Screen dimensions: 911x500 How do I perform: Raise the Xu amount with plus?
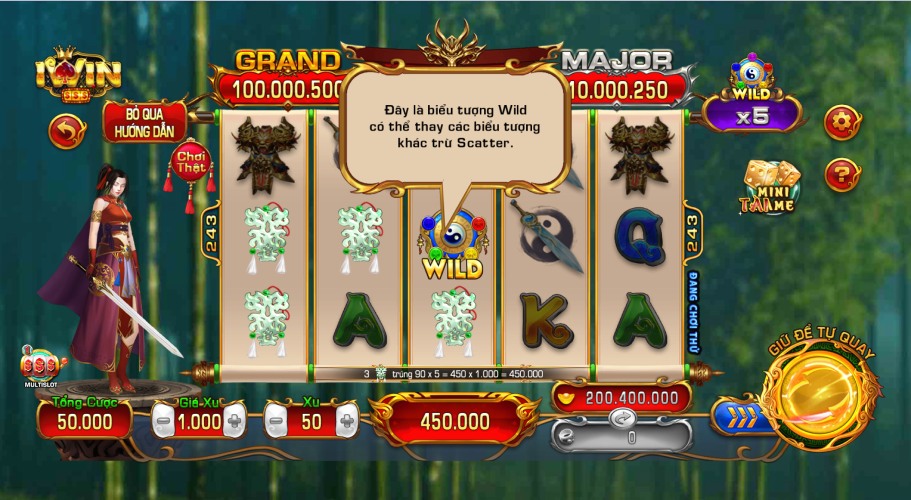(346, 422)
